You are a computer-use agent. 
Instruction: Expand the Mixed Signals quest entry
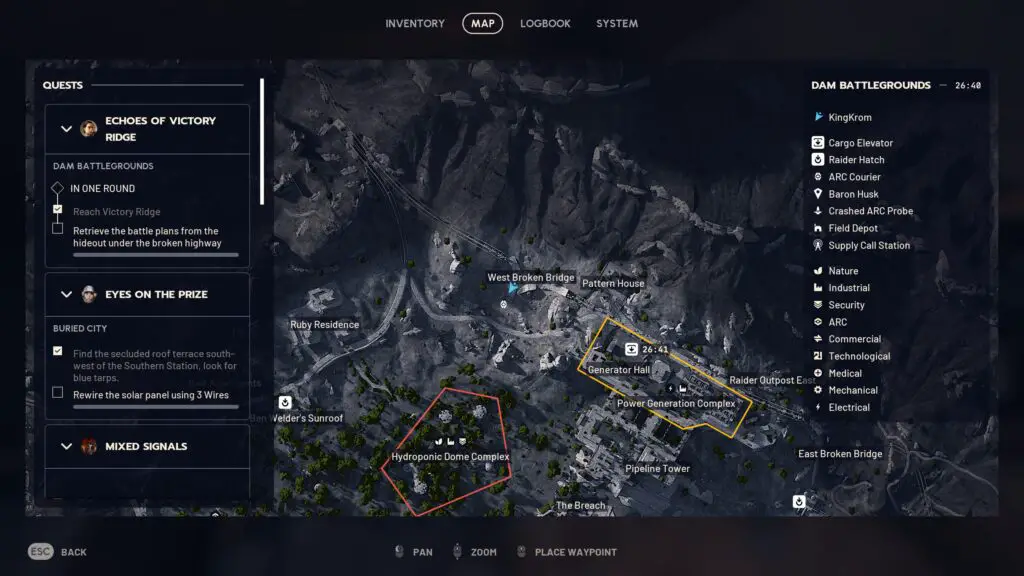click(66, 446)
